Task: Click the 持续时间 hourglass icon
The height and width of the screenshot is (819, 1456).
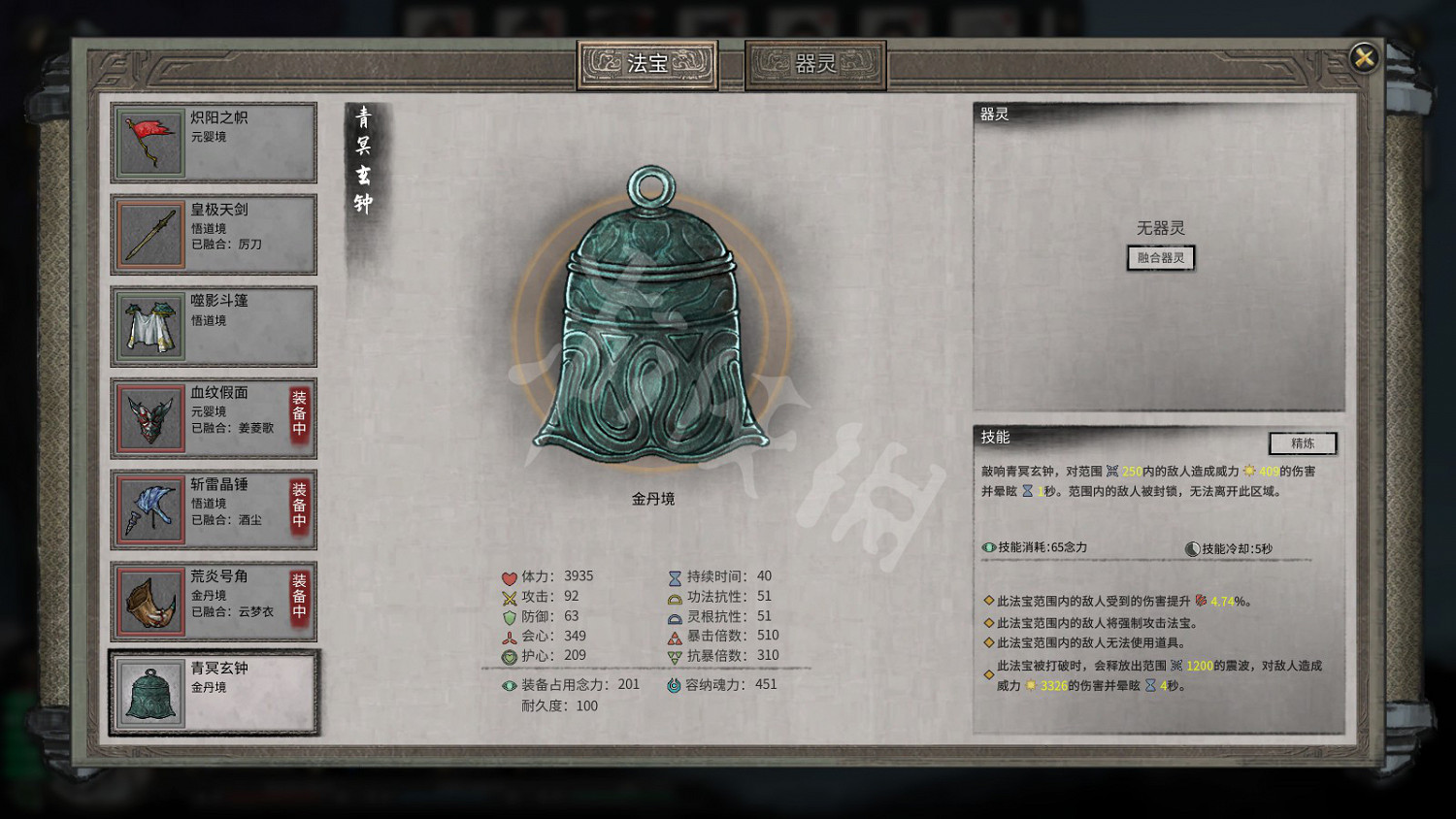Action: pos(674,575)
